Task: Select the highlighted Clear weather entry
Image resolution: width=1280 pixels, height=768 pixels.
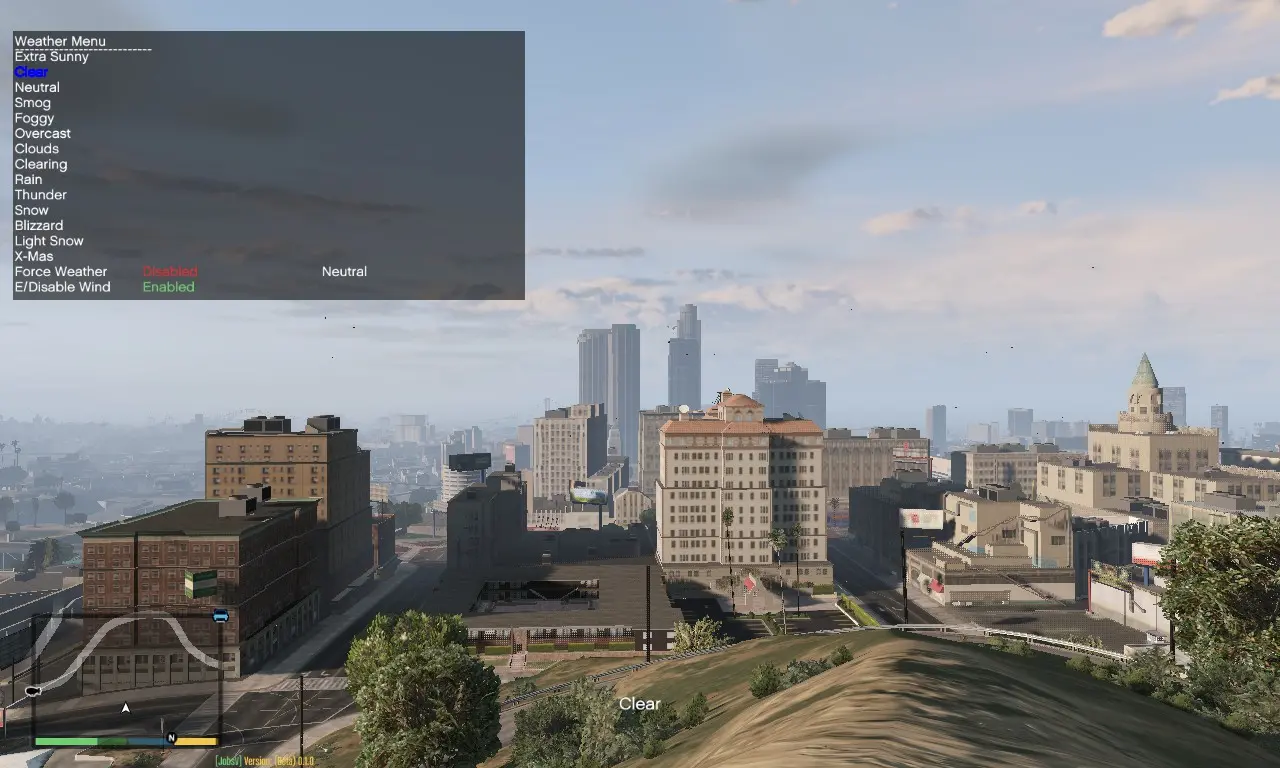Action: coord(30,71)
